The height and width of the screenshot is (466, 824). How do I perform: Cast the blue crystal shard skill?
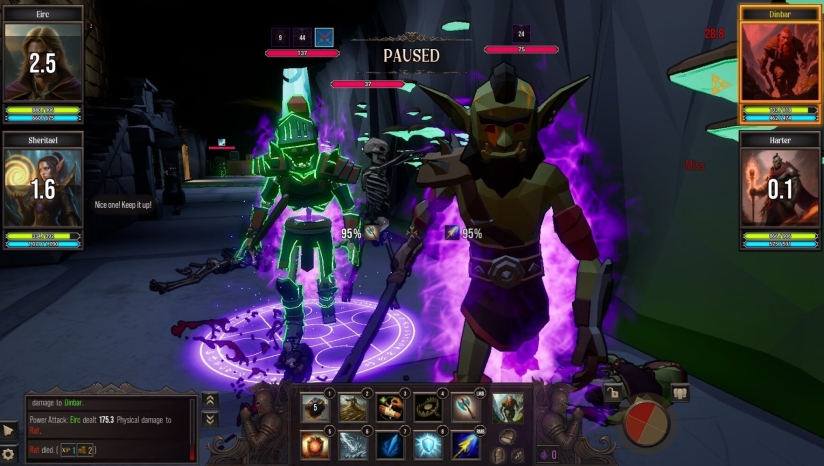(x=392, y=444)
